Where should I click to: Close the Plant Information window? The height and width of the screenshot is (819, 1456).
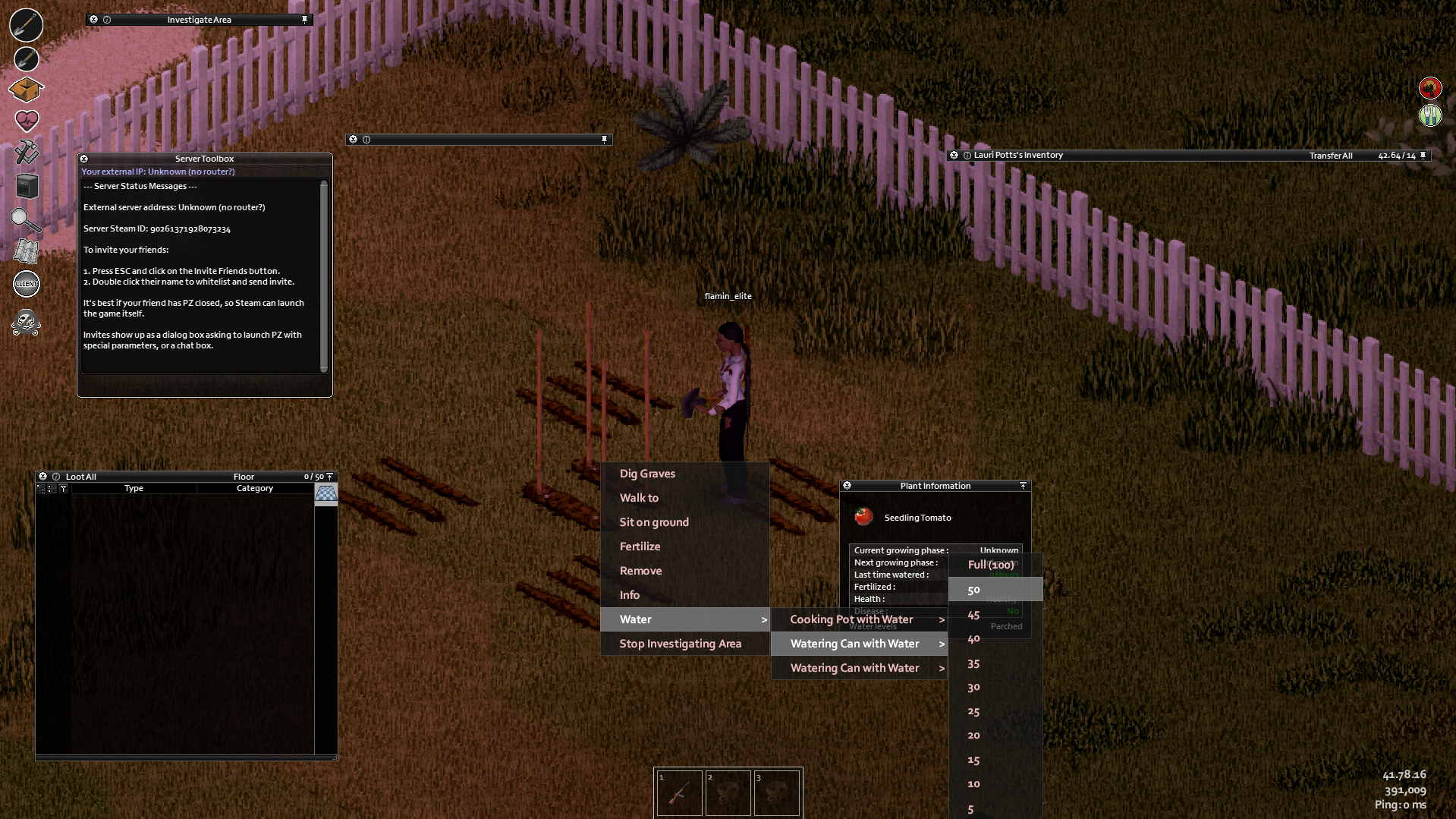click(x=847, y=486)
